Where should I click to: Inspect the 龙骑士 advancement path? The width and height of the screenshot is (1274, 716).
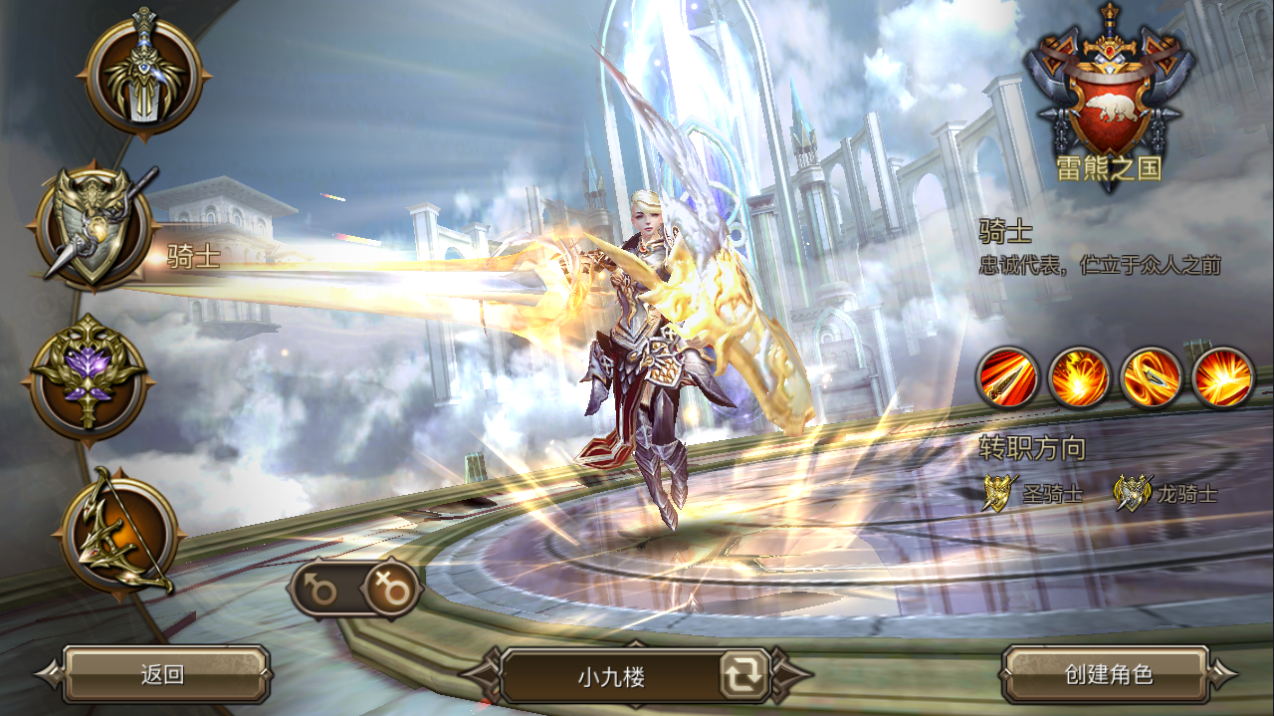[1167, 493]
